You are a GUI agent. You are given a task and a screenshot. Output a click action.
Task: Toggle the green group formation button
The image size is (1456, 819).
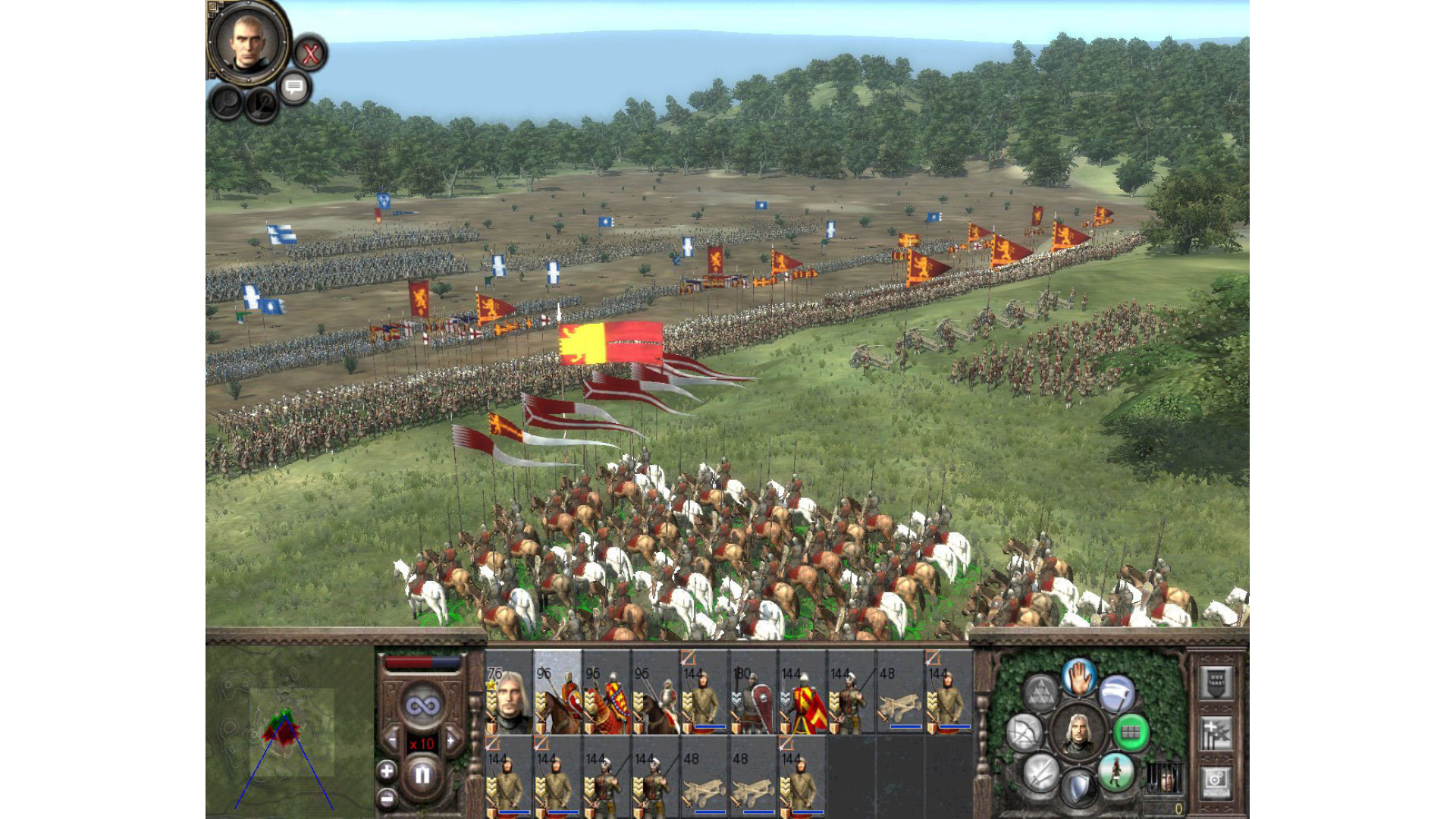(x=1131, y=733)
